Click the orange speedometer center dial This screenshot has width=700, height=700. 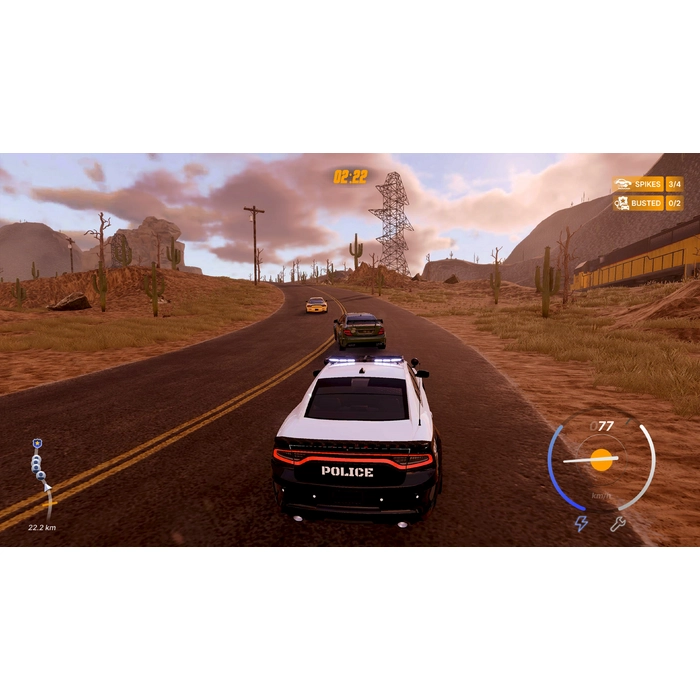(601, 459)
